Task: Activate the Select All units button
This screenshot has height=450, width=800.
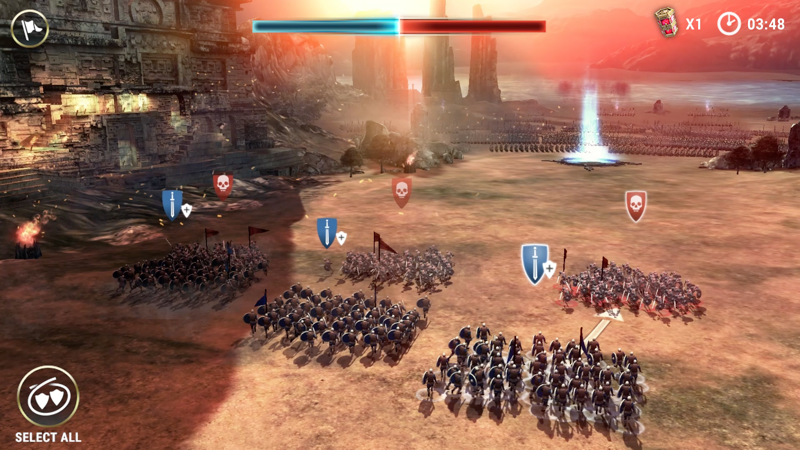Action: click(x=48, y=396)
